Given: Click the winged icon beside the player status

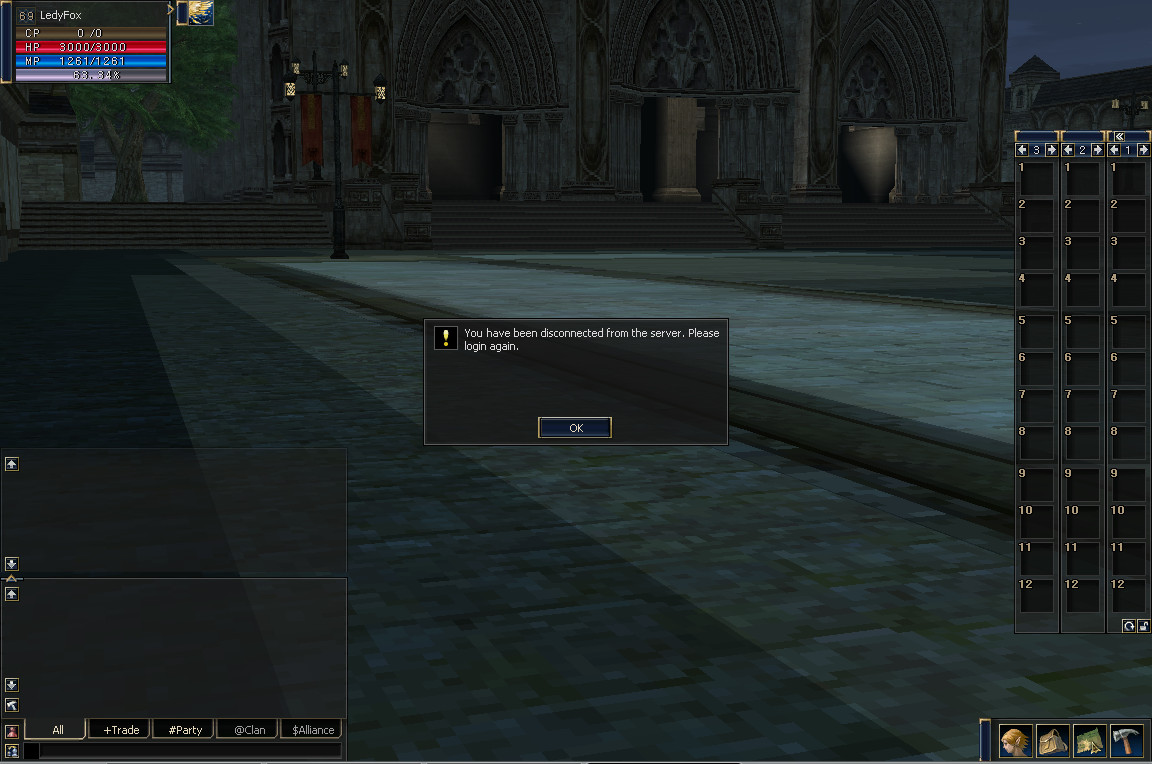Looking at the screenshot, I should tap(200, 12).
